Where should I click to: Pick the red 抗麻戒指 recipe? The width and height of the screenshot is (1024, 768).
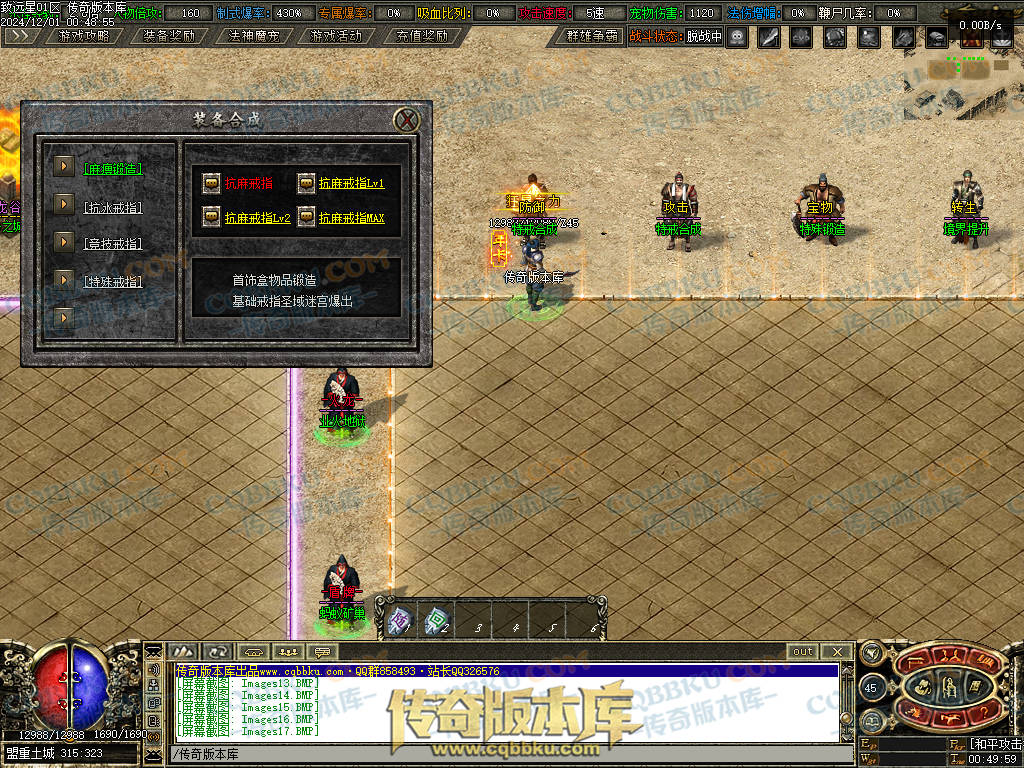click(x=248, y=184)
